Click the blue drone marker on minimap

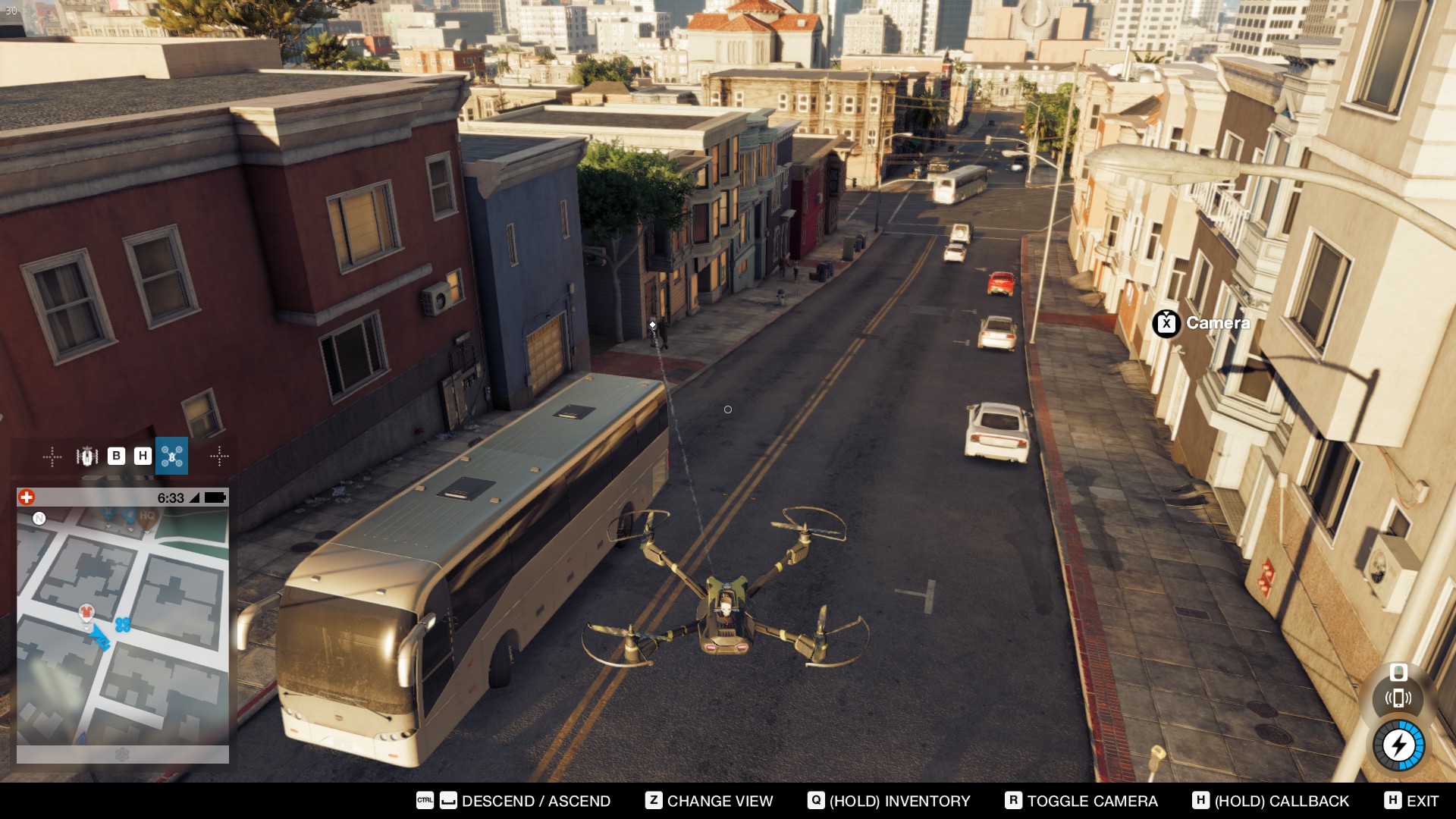click(123, 625)
